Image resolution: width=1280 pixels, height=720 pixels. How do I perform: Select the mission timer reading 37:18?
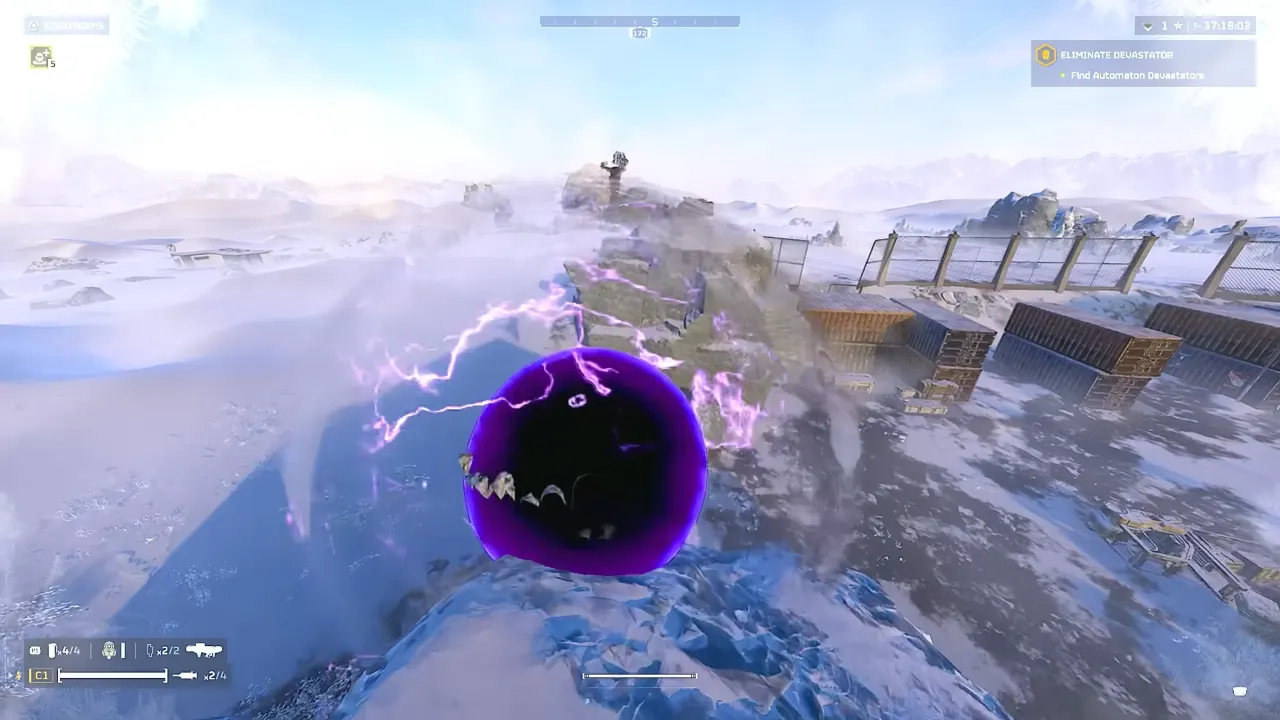pos(1227,26)
